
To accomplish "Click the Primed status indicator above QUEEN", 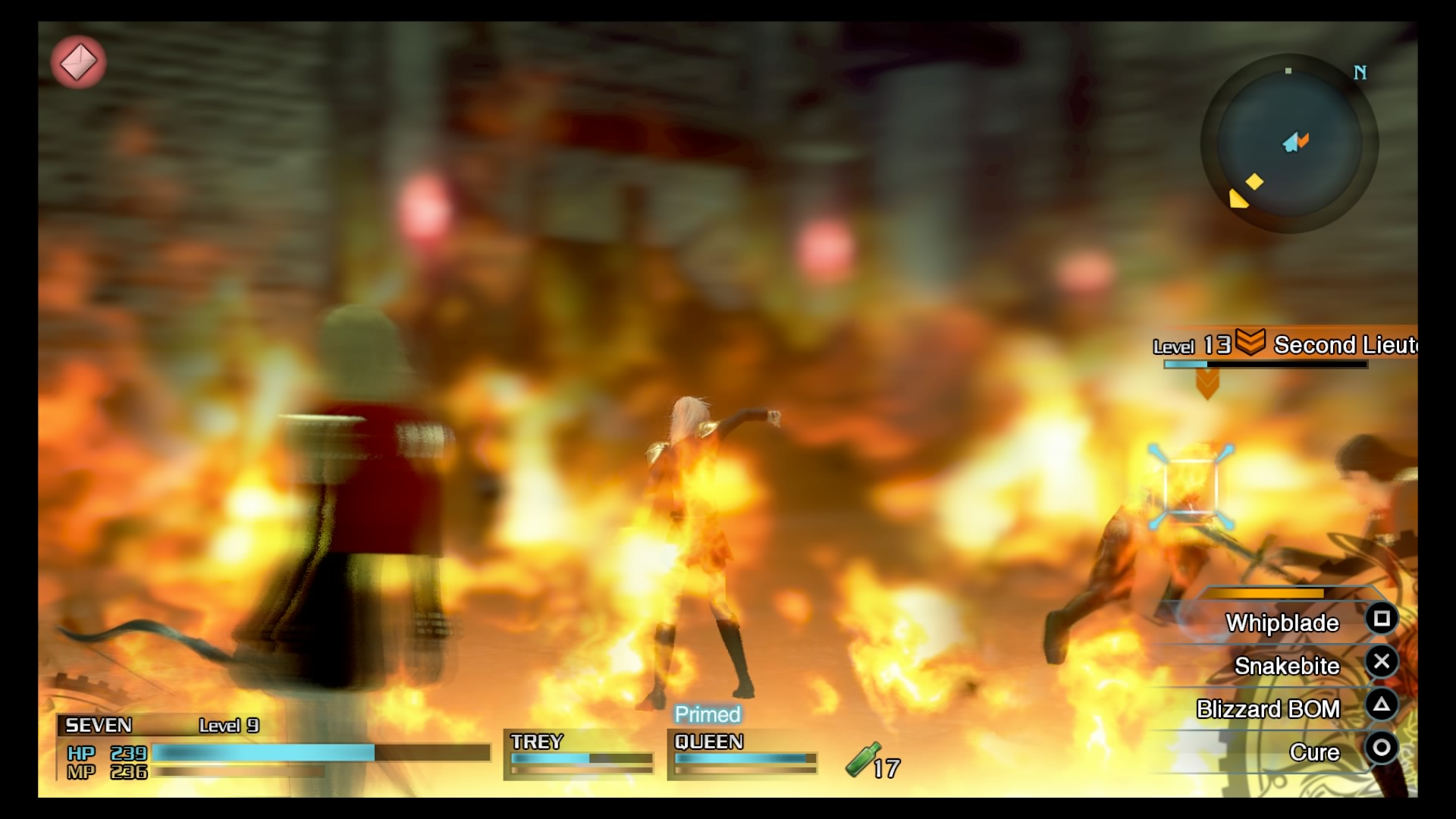I will click(x=706, y=714).
